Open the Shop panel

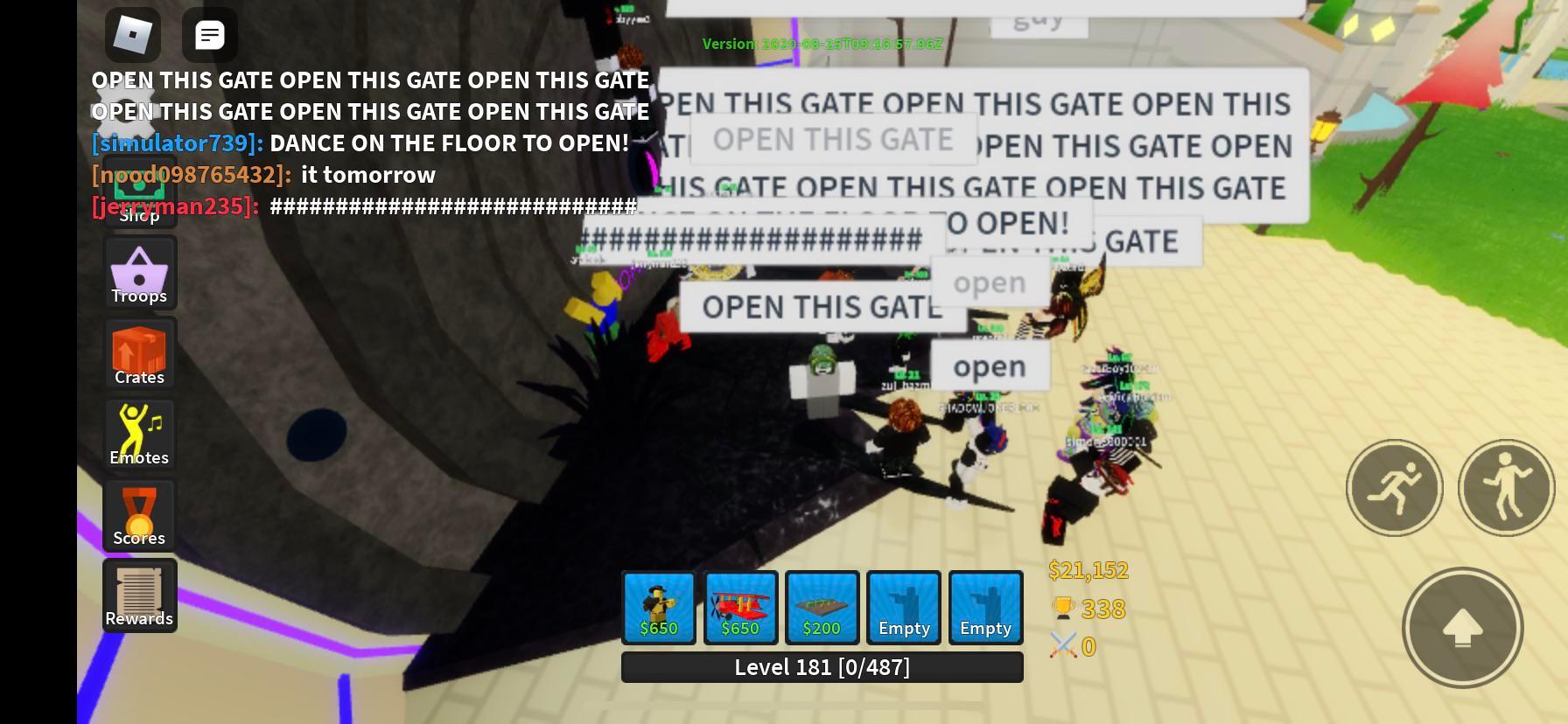coord(139,197)
